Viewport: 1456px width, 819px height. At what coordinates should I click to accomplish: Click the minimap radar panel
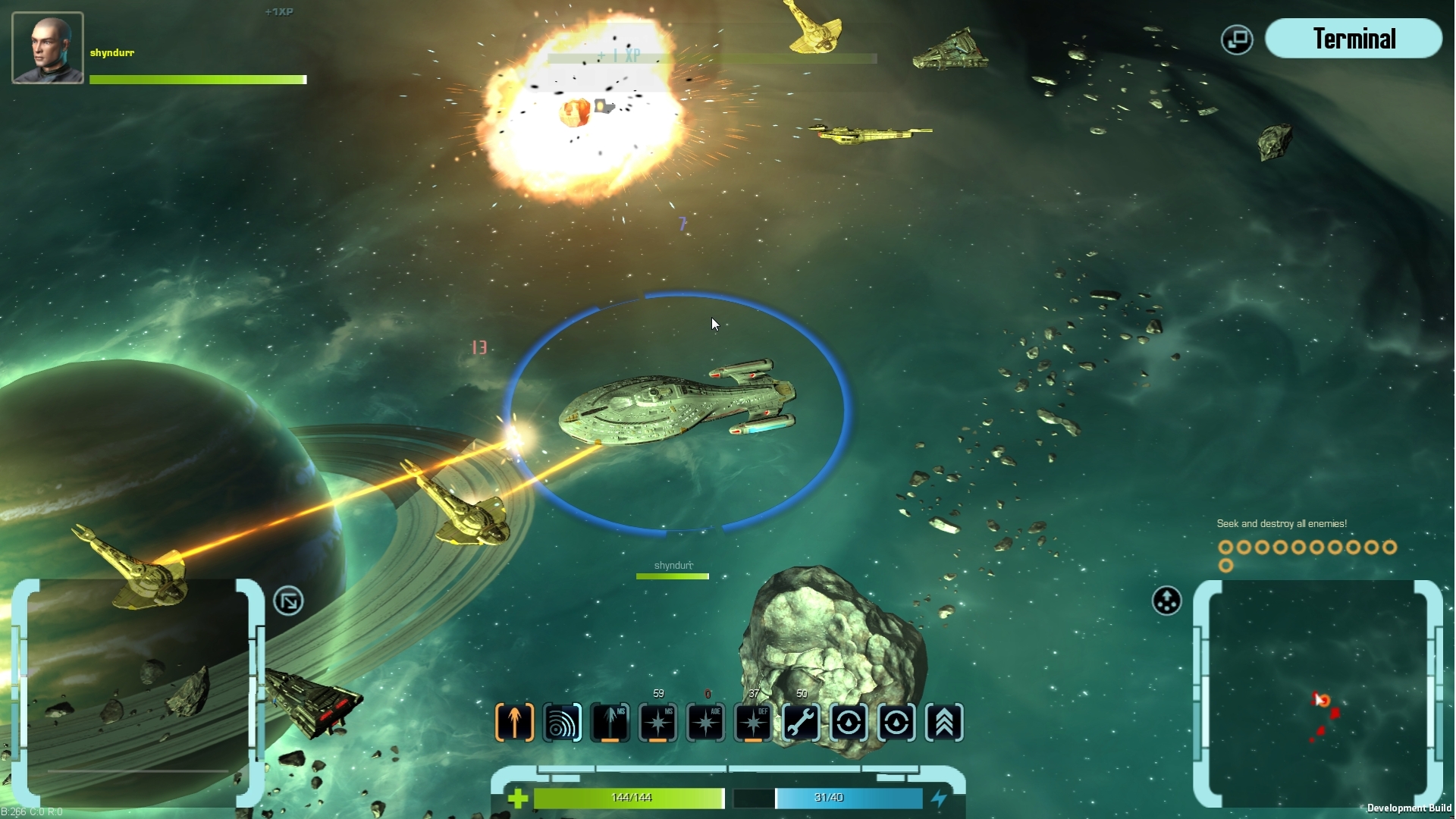(1318, 694)
